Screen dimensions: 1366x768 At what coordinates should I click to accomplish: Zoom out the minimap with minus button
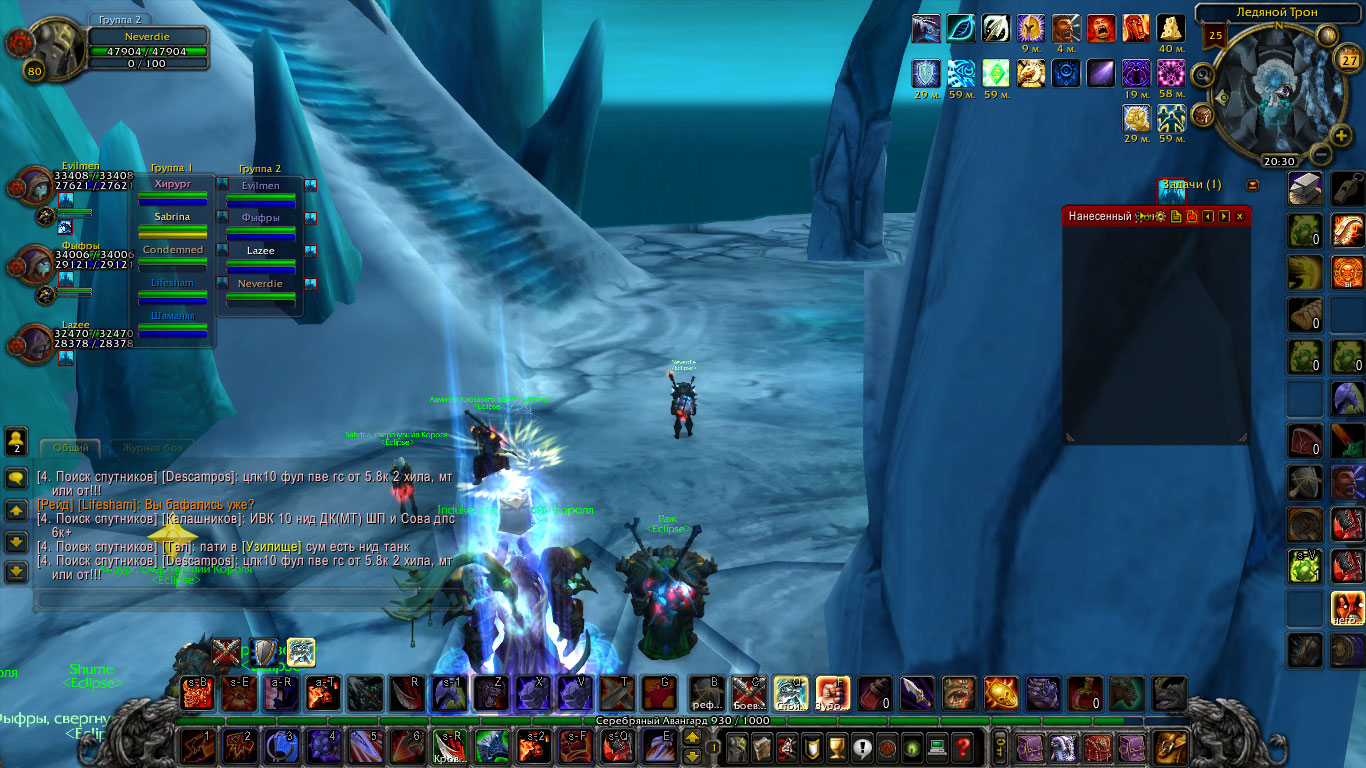tap(1319, 155)
